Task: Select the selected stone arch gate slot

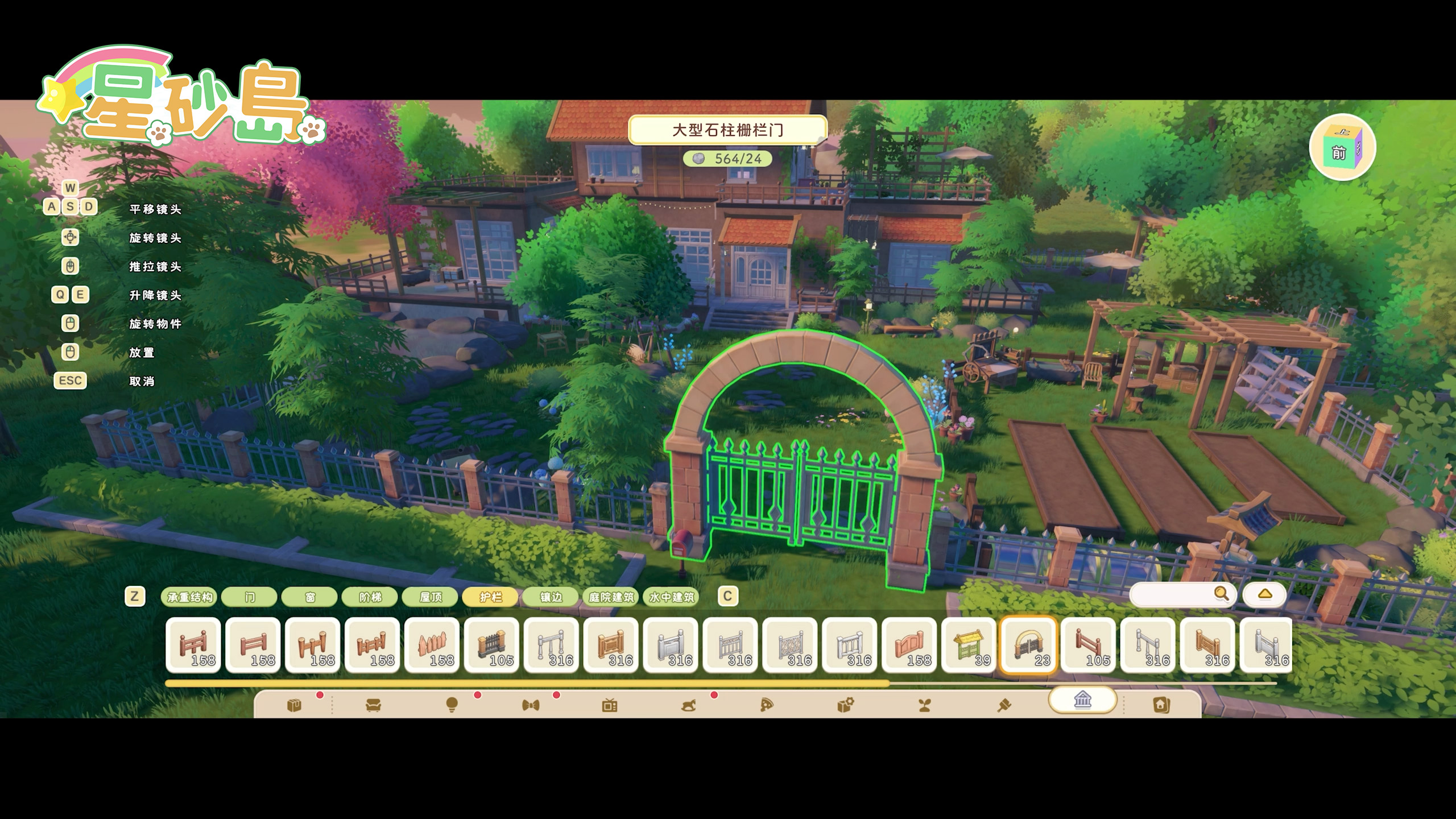Action: pos(1028,646)
